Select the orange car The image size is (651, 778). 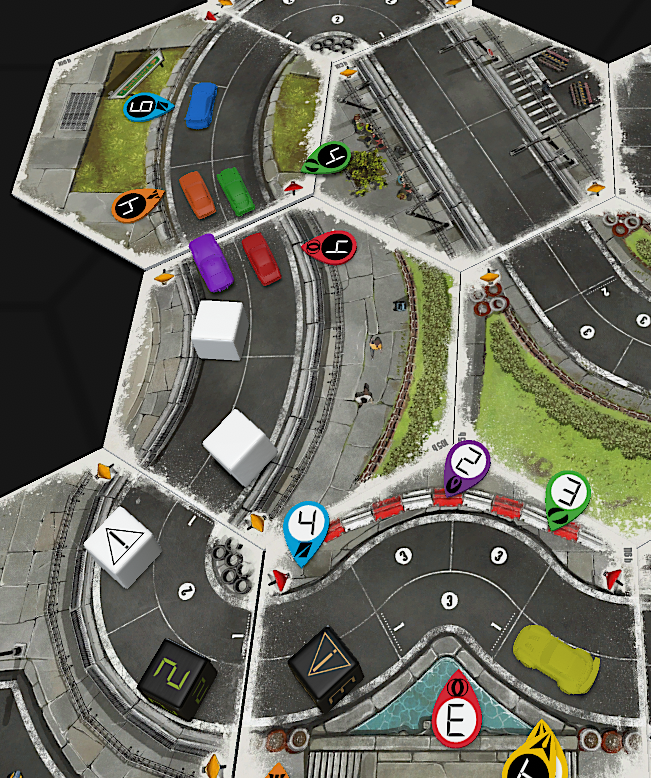tap(197, 194)
